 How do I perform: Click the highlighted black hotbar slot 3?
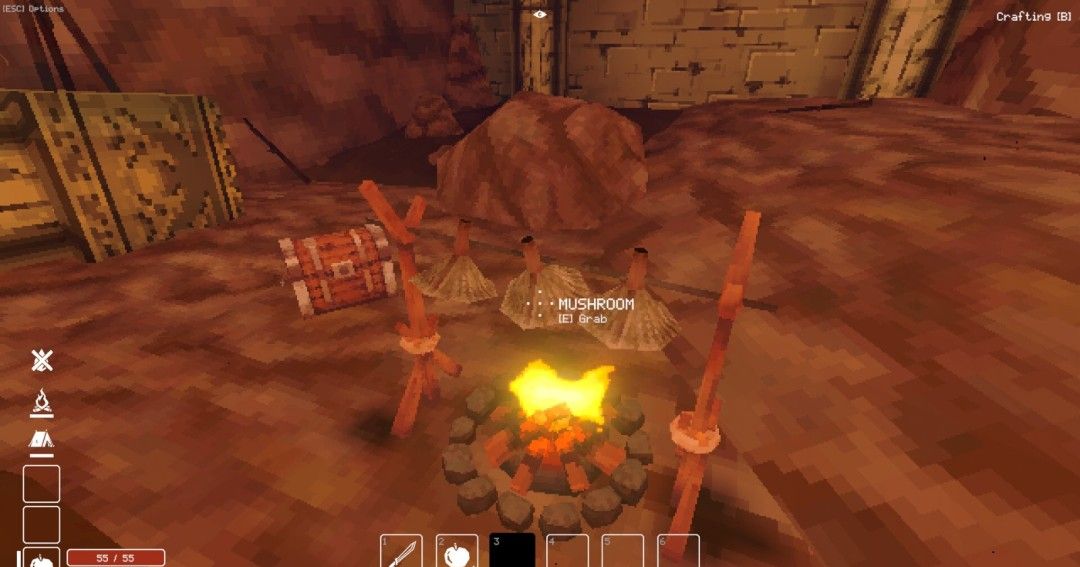(x=512, y=552)
